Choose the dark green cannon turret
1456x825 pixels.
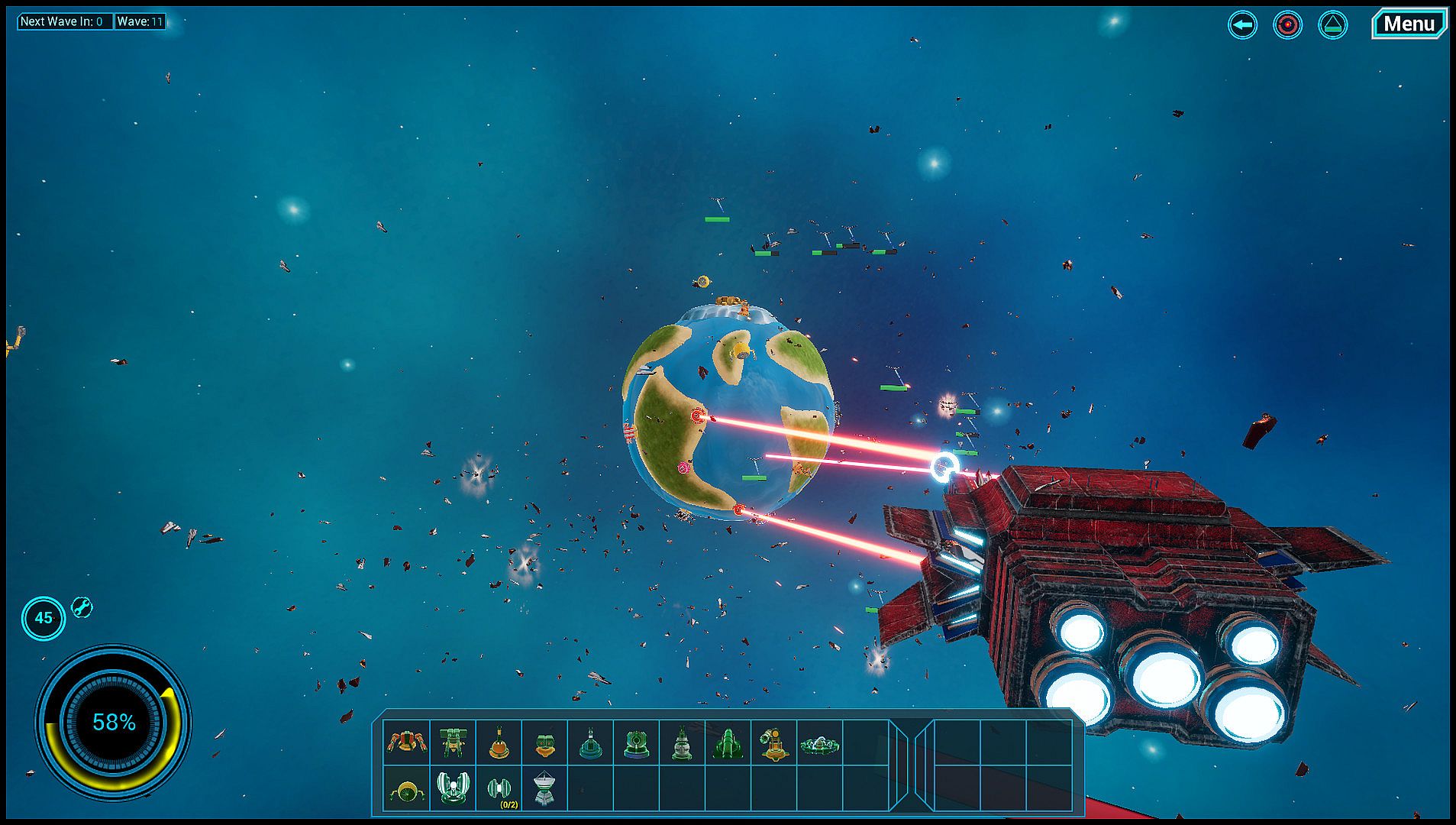pyautogui.click(x=728, y=742)
